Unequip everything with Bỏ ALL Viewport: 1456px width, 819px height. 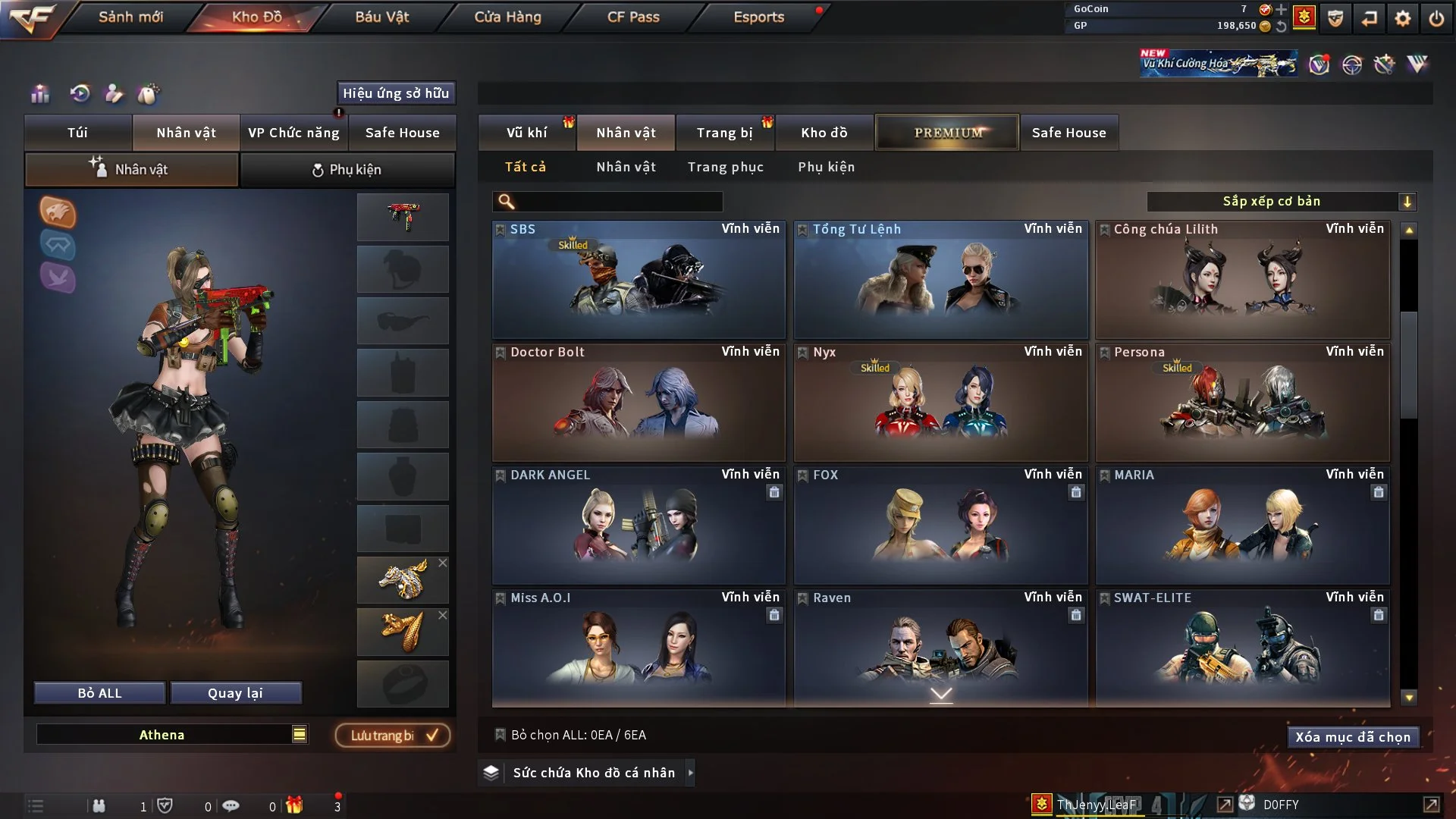[x=99, y=693]
